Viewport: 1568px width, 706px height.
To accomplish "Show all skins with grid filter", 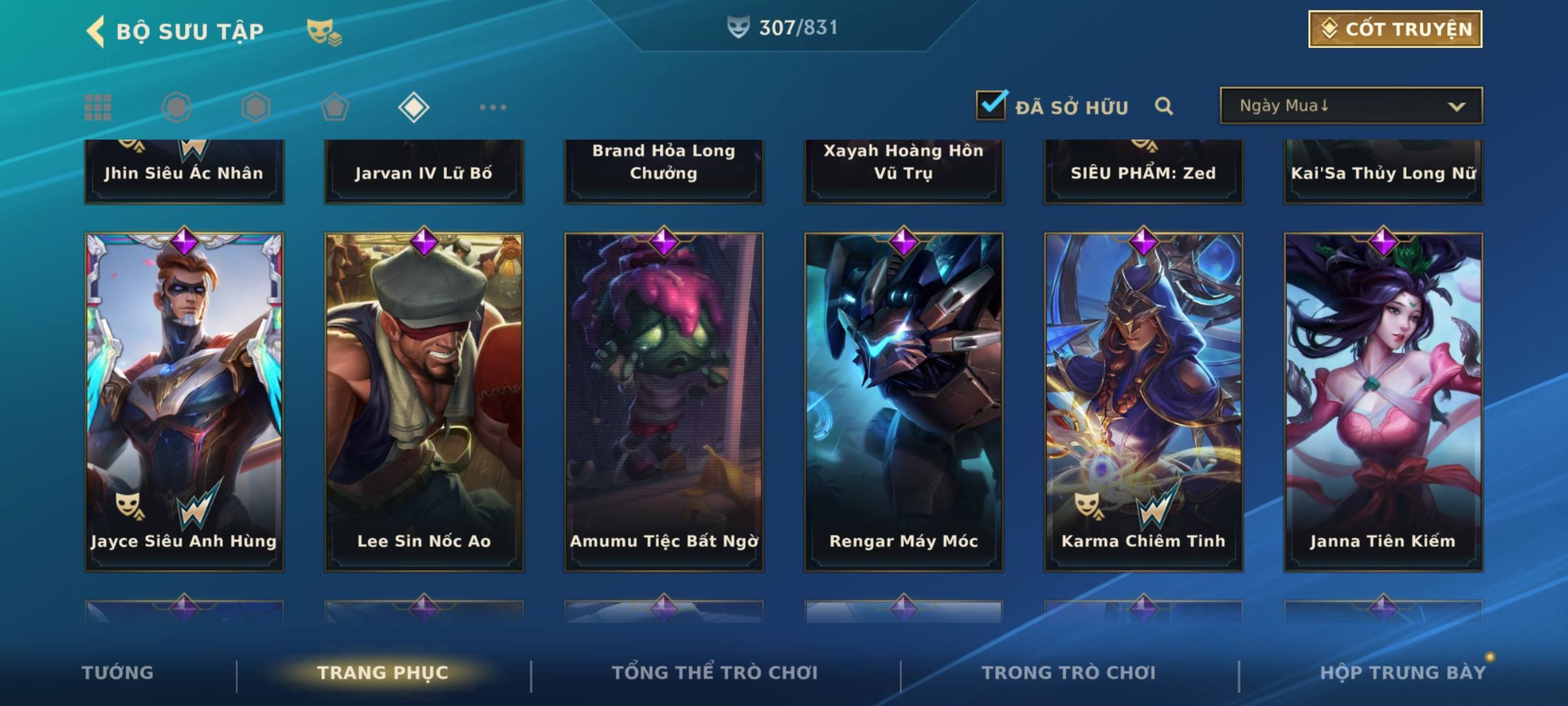I will click(98, 107).
